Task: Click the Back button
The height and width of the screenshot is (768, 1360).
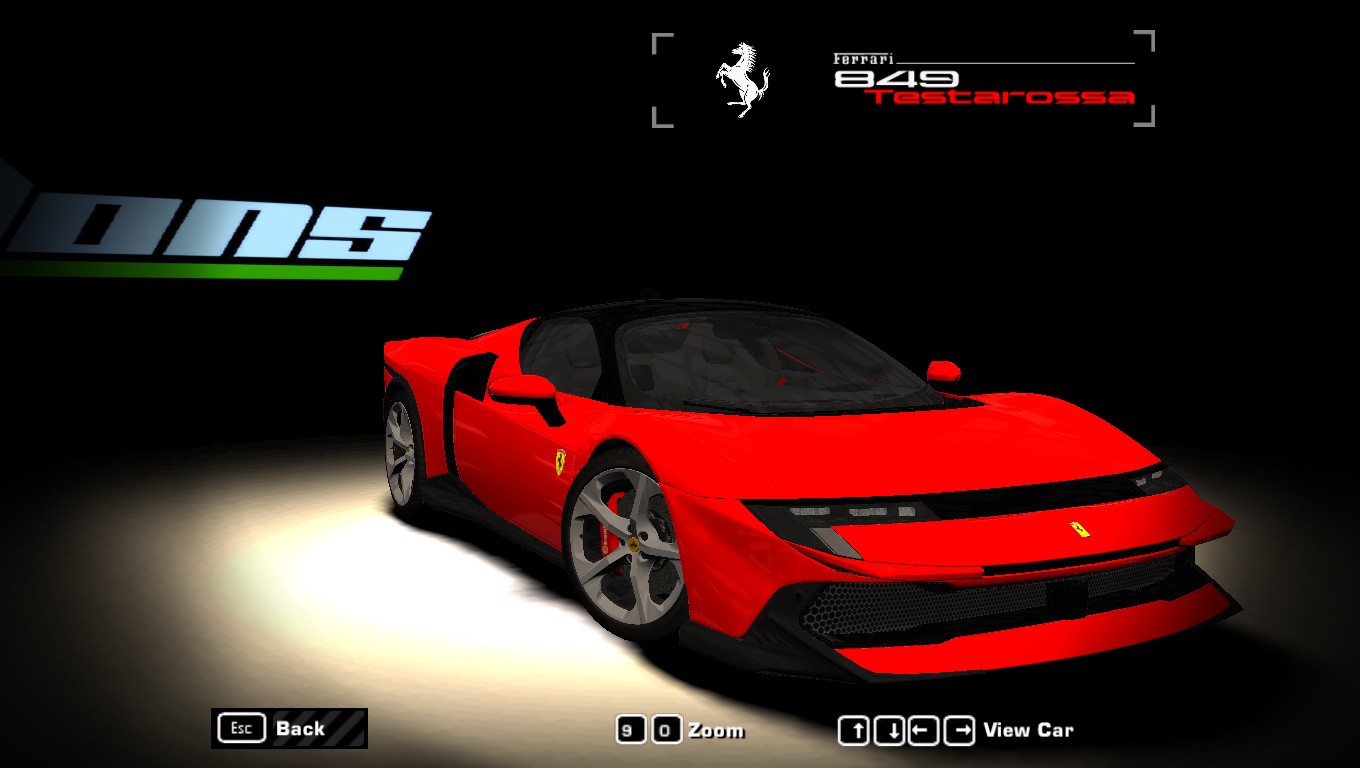Action: coord(289,728)
